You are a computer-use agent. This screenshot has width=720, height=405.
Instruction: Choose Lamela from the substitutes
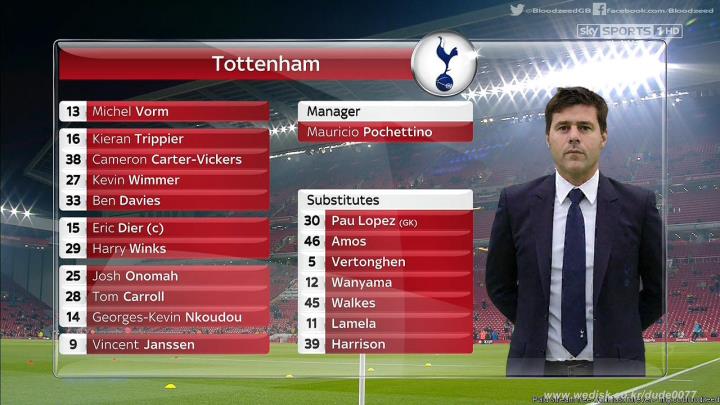(x=385, y=324)
